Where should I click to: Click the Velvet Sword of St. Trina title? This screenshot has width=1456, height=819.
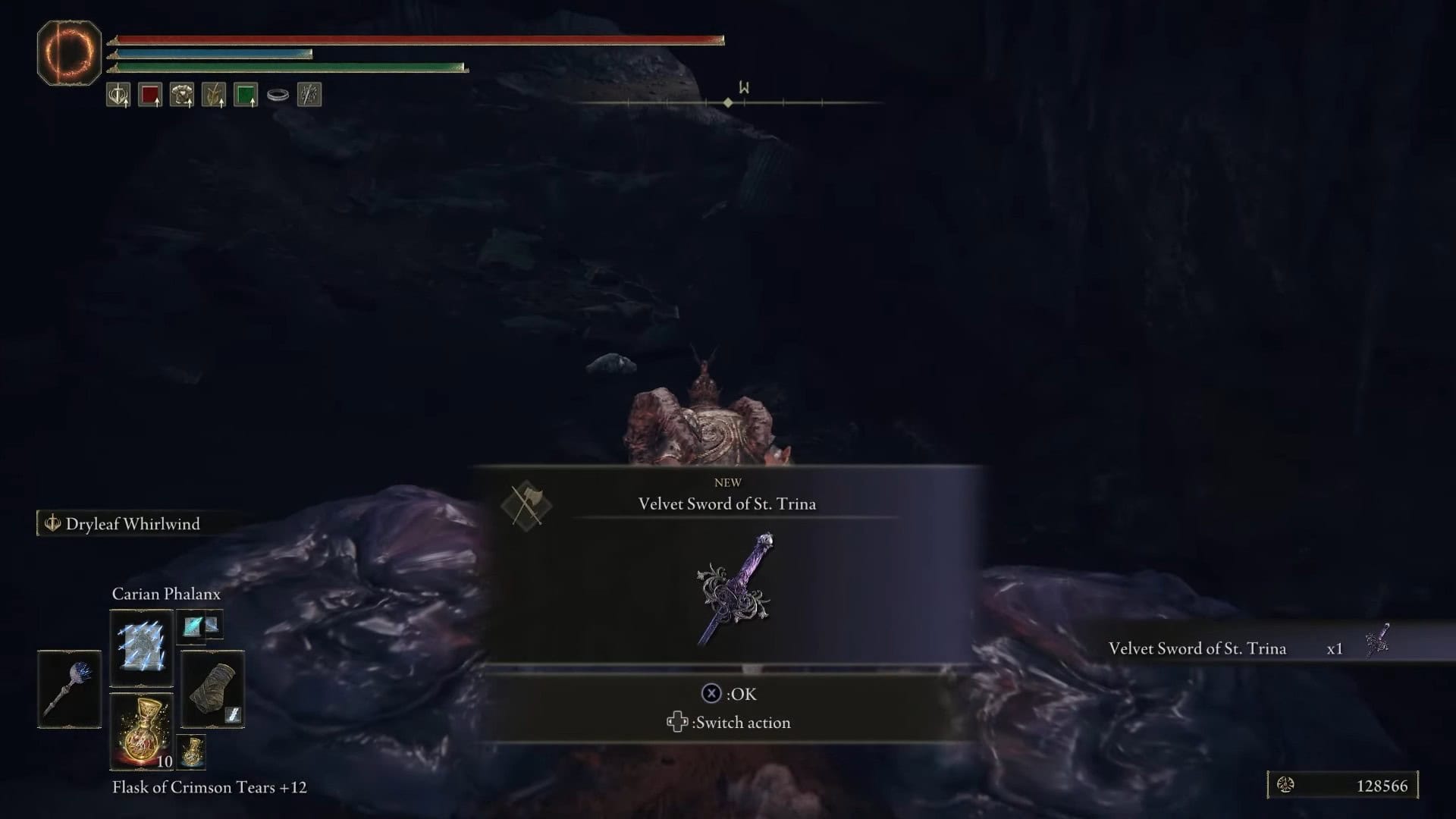(x=726, y=503)
